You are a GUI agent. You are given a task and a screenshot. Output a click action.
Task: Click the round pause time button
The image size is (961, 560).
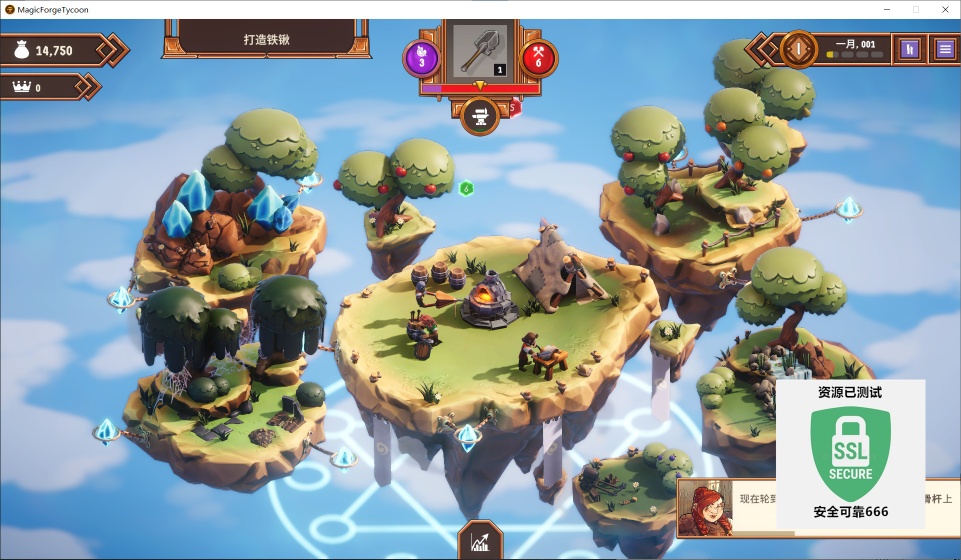pos(799,48)
